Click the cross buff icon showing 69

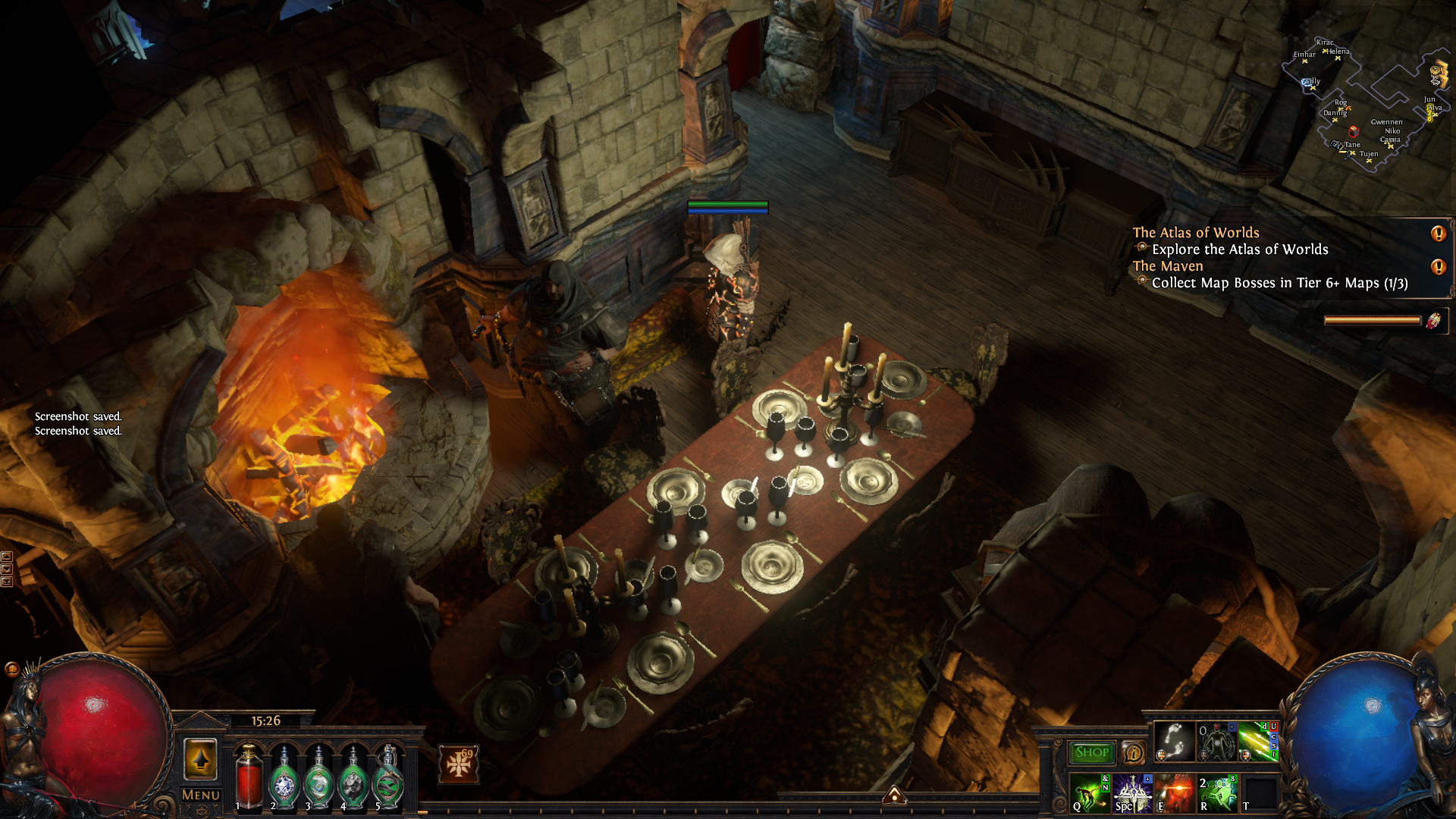point(459,764)
